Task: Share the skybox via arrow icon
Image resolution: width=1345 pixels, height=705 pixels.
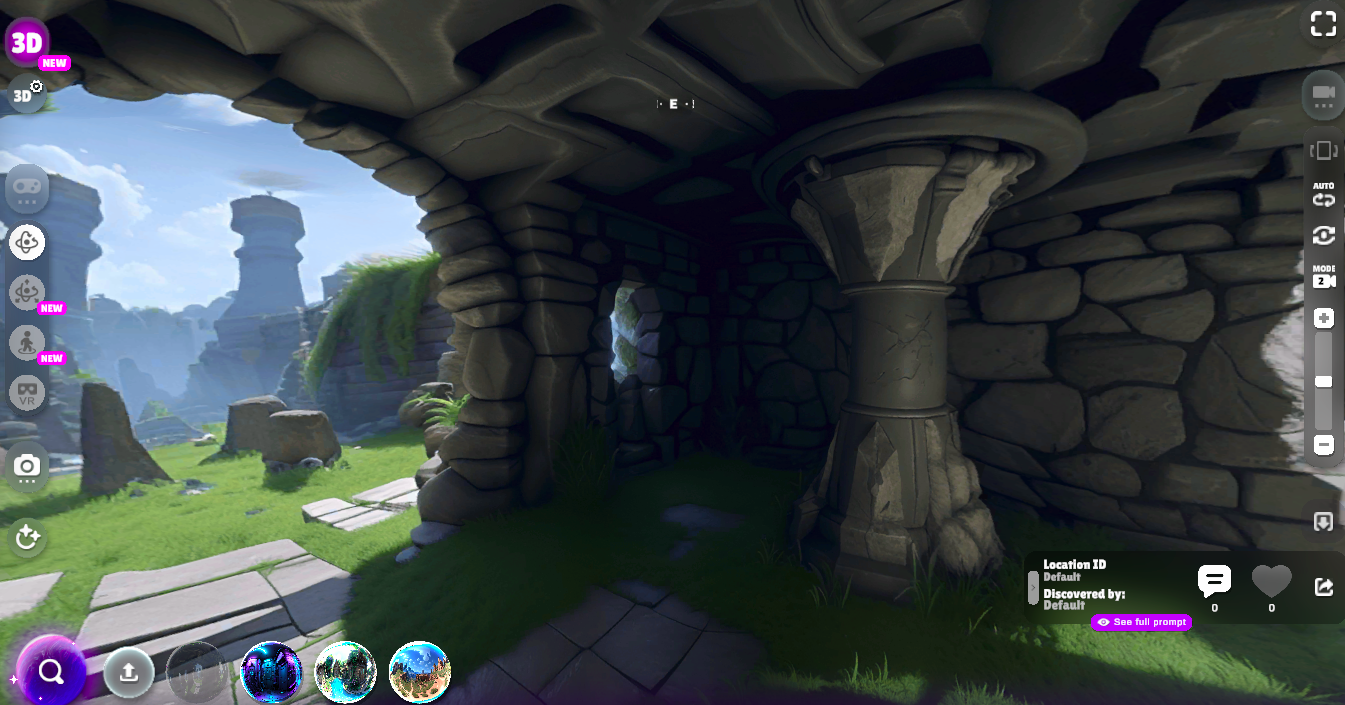Action: click(1323, 587)
